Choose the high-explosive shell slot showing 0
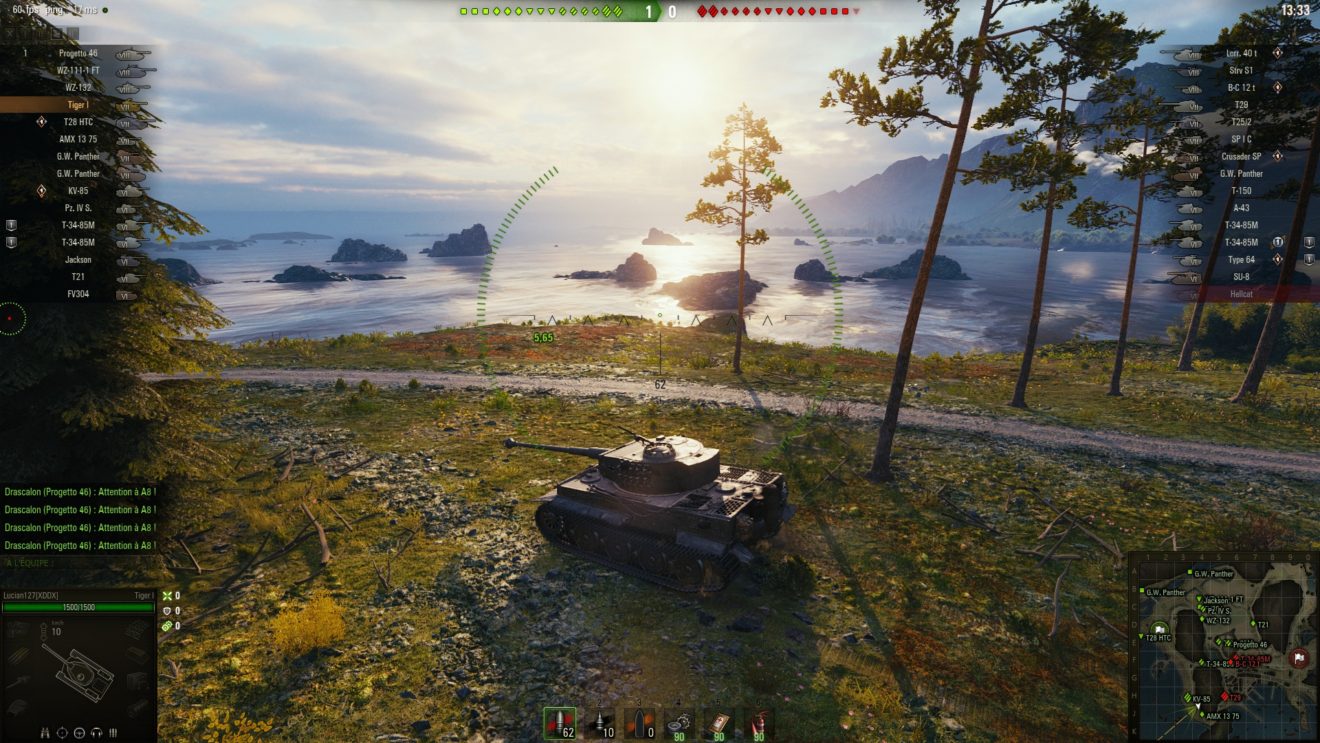Image resolution: width=1320 pixels, height=743 pixels. click(639, 723)
